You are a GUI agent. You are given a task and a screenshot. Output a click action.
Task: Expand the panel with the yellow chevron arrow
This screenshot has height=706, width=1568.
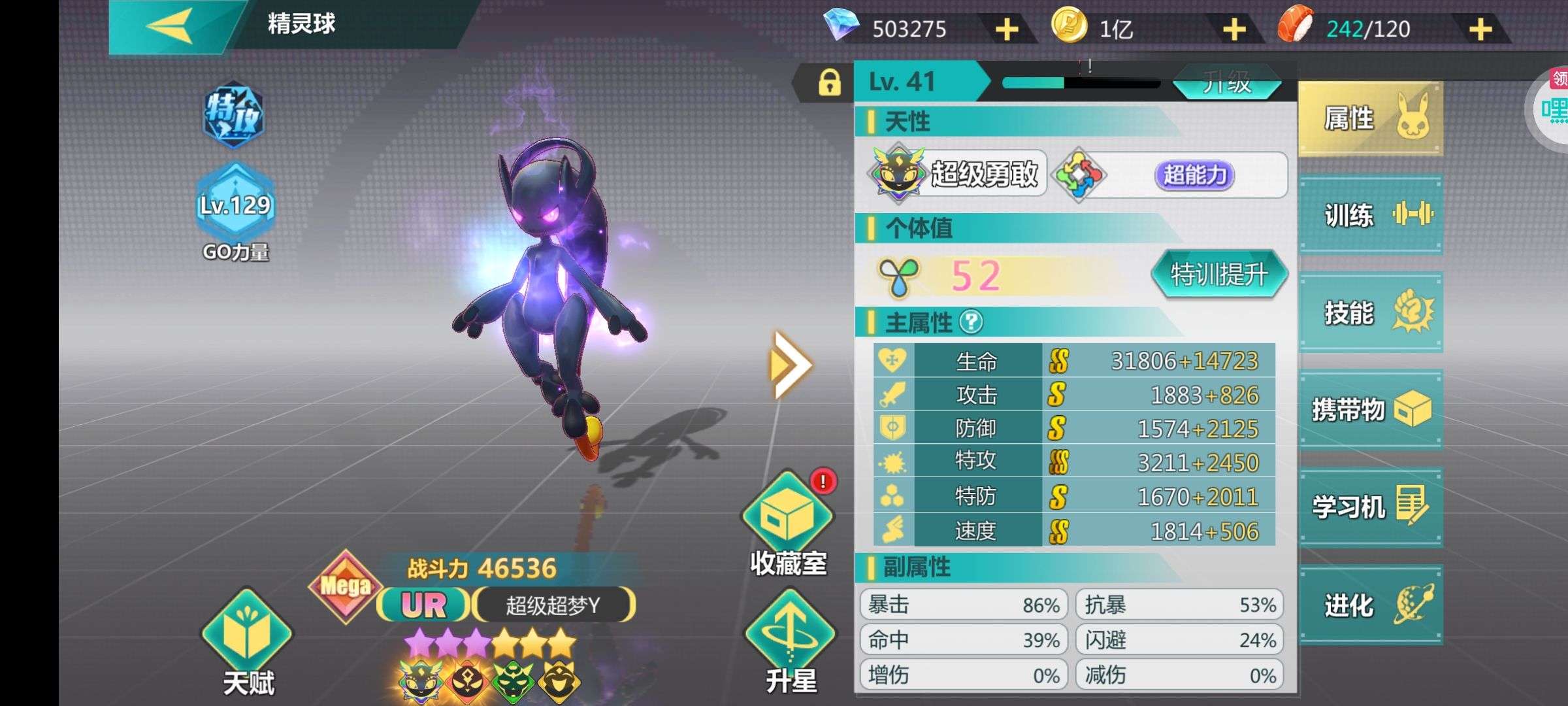790,365
